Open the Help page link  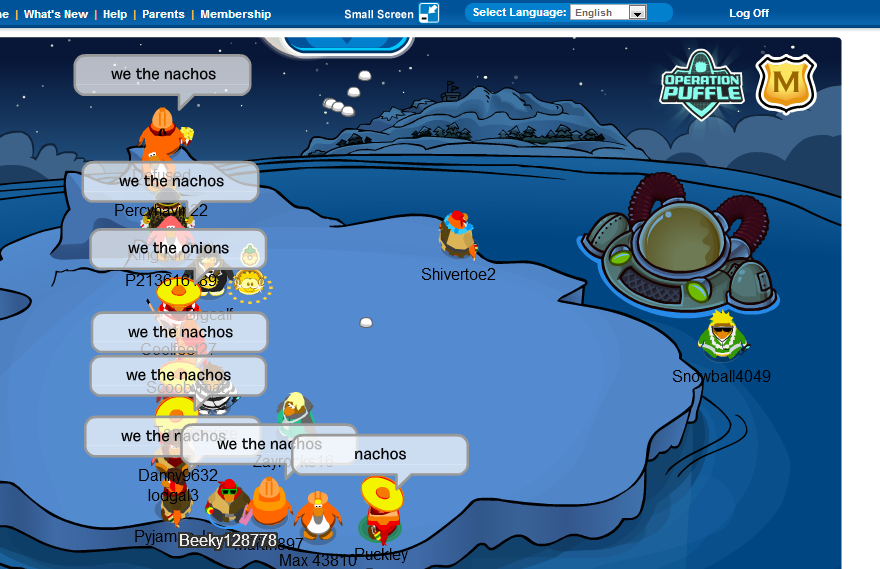(115, 14)
